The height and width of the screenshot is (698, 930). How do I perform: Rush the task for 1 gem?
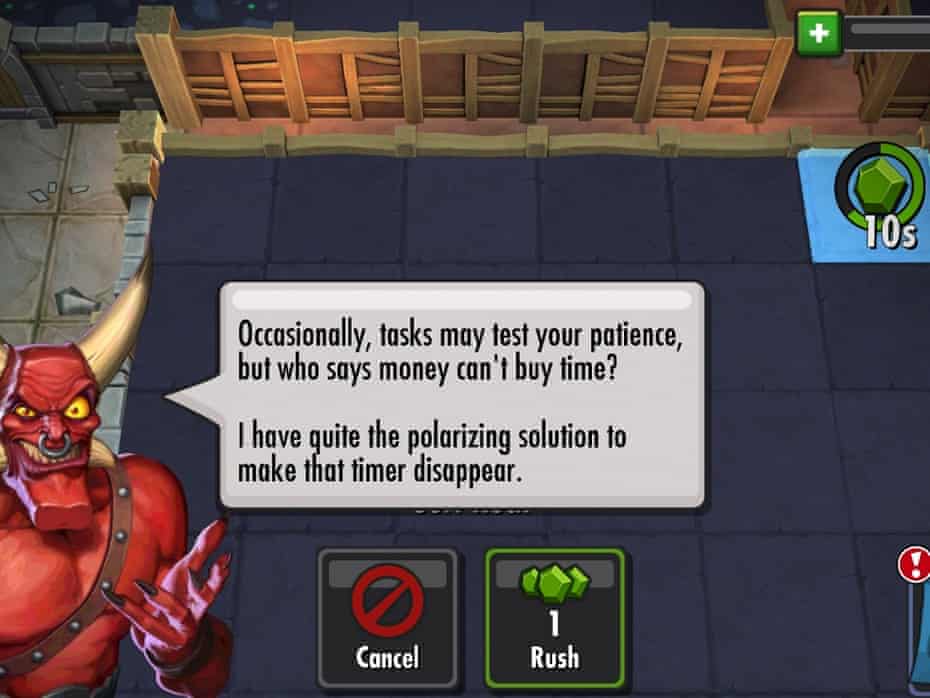[555, 615]
